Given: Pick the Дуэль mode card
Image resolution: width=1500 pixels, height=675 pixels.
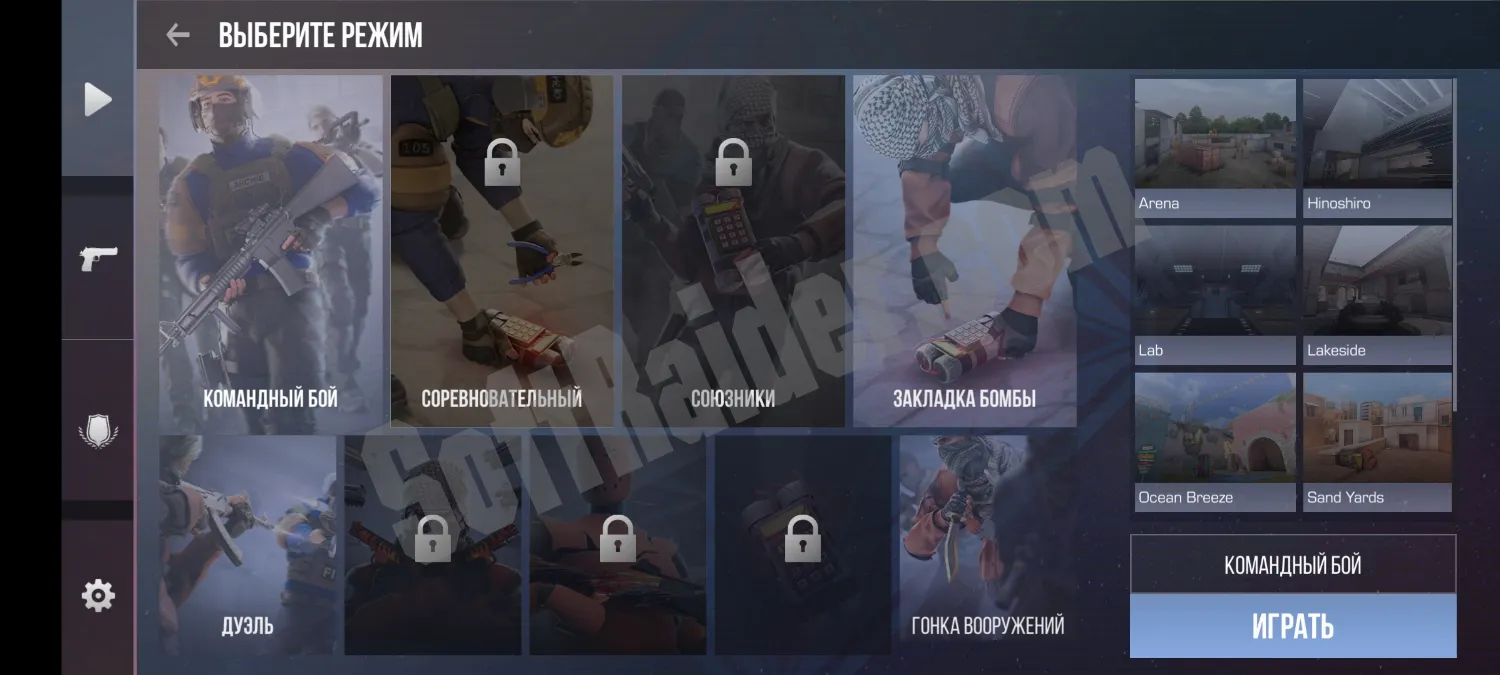Looking at the screenshot, I should click(248, 545).
